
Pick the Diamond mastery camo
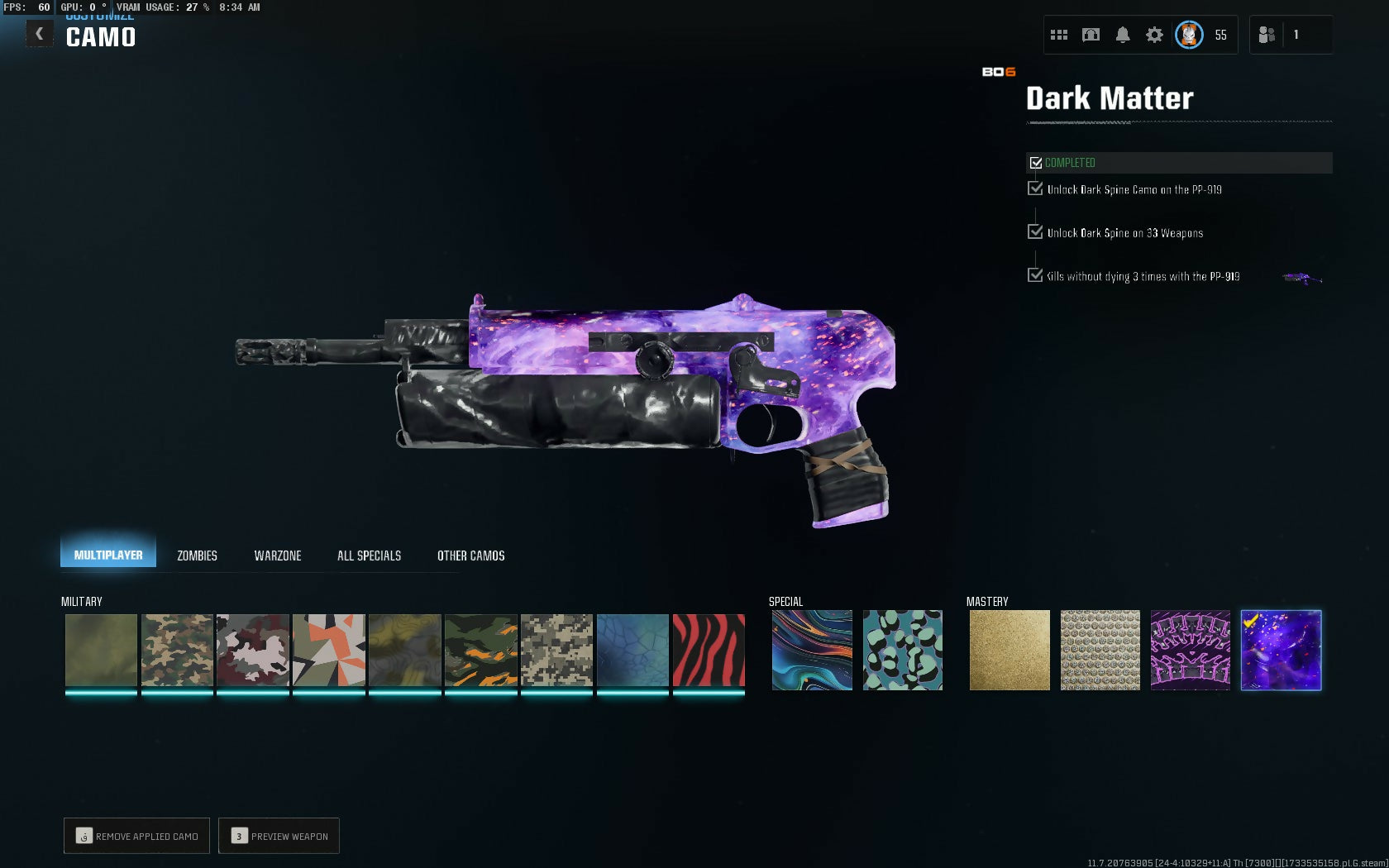click(x=1100, y=651)
